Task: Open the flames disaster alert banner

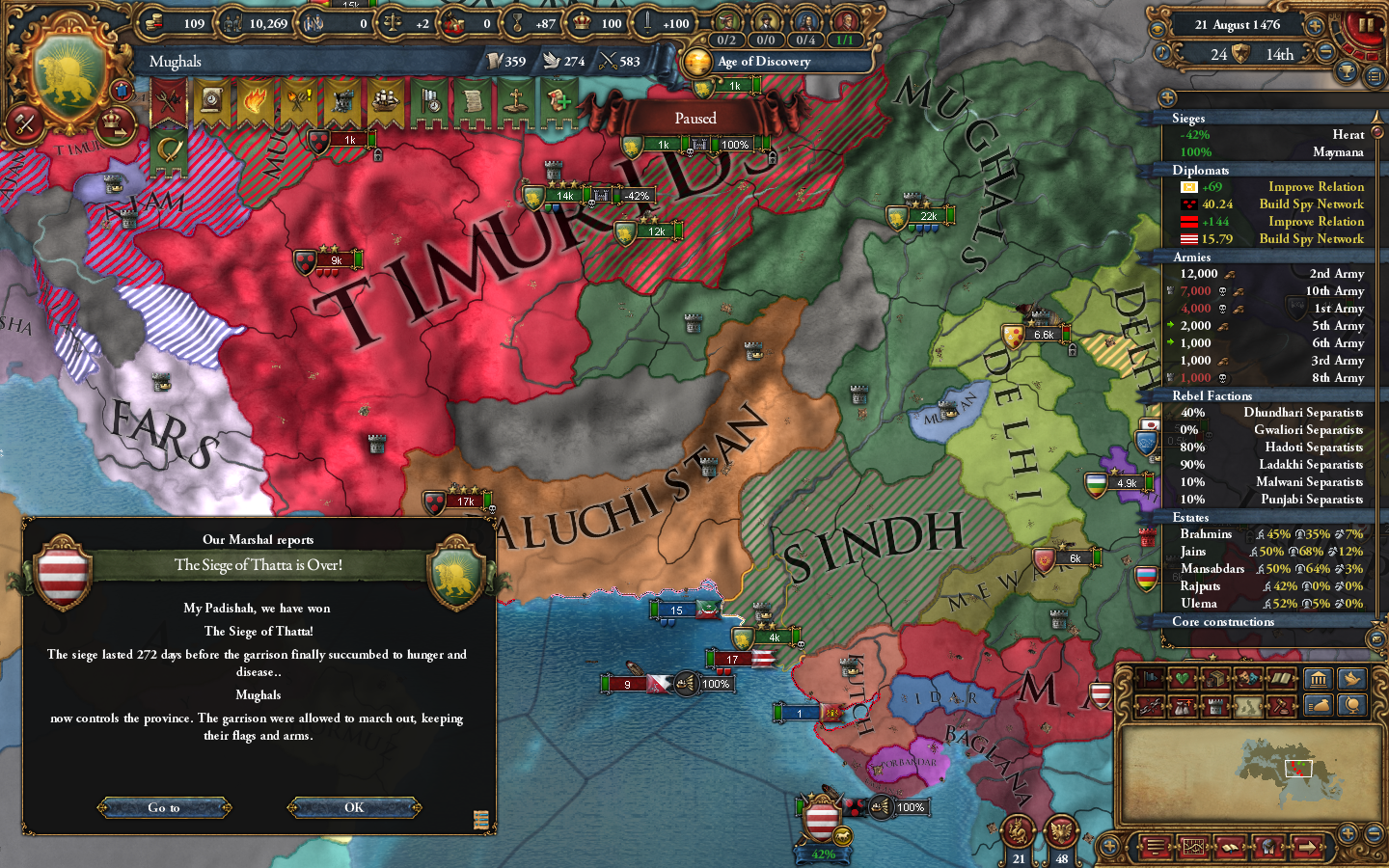Action: (x=255, y=100)
